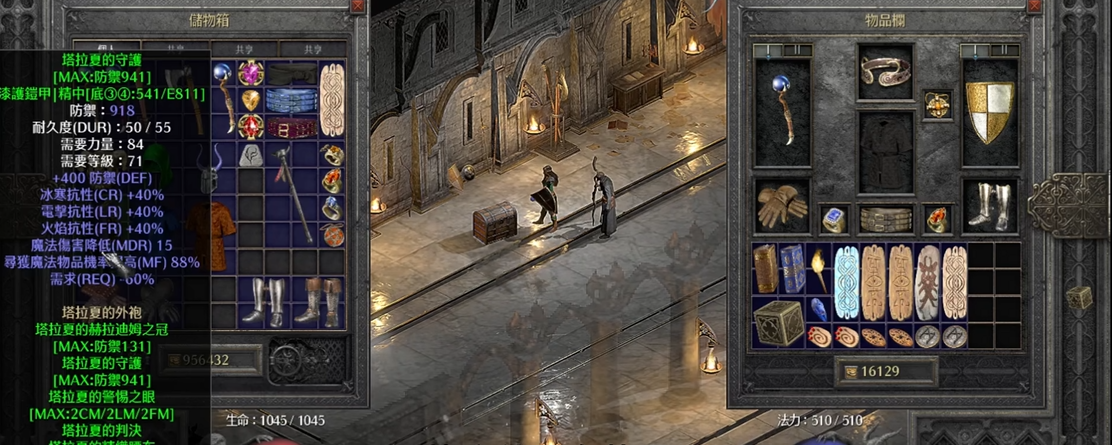The height and width of the screenshot is (445, 1112).
Task: Select the equipped belt slot
Action: 885,219
